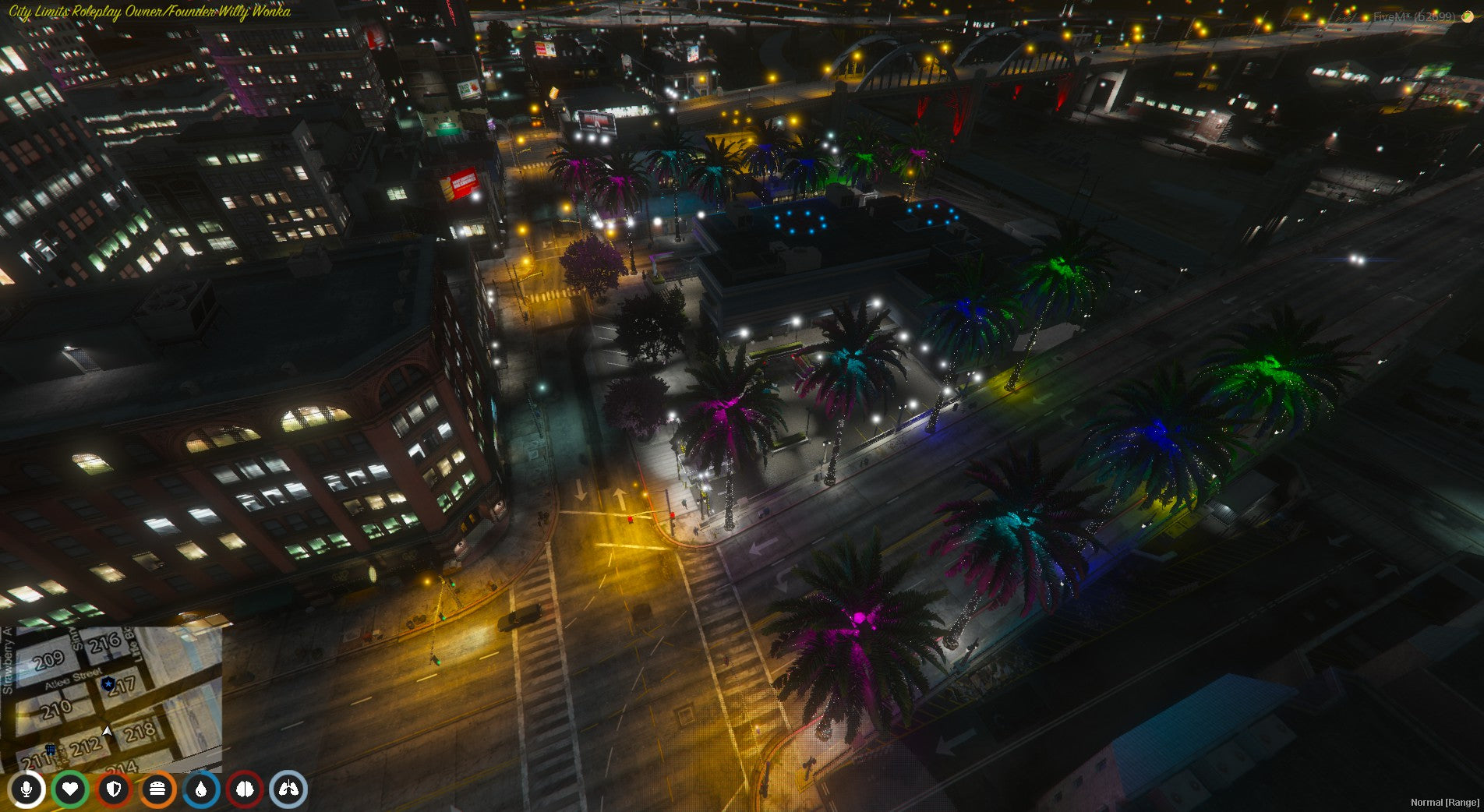Click the north arrow on the minimap
Image resolution: width=1484 pixels, height=812 pixels.
pos(105,732)
